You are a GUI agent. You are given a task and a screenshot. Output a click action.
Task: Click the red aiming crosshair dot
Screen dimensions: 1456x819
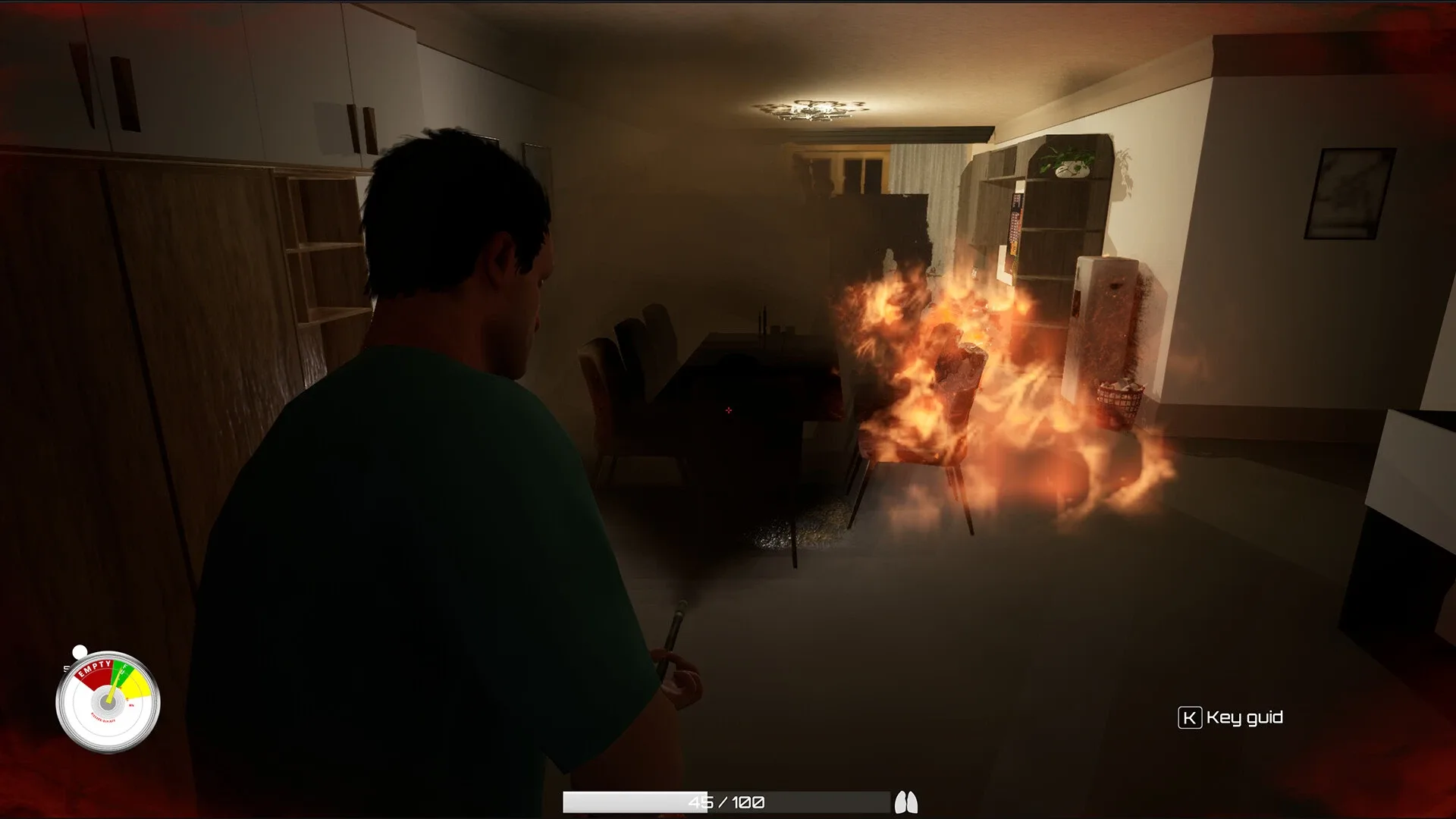point(729,409)
